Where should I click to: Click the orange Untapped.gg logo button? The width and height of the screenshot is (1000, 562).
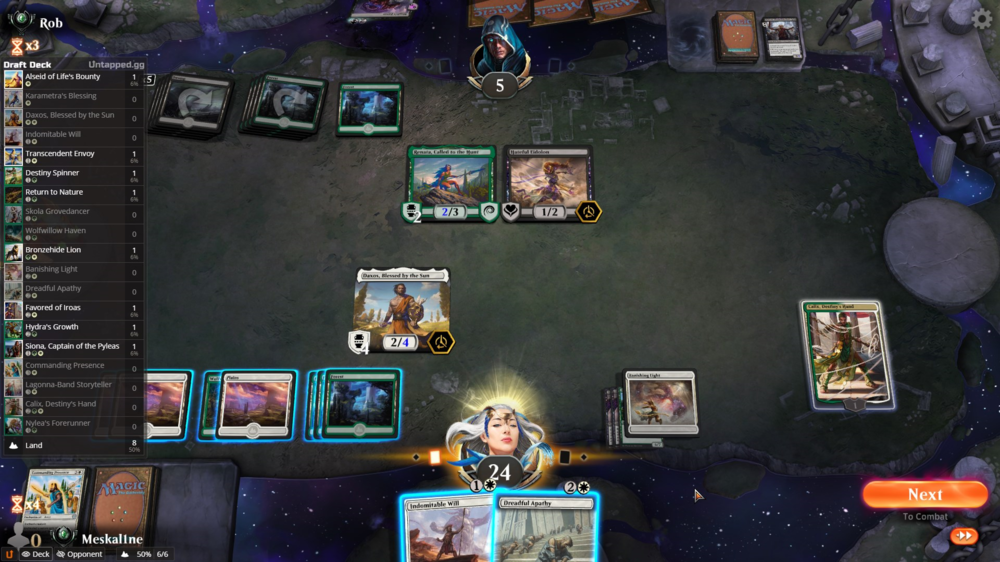9,553
